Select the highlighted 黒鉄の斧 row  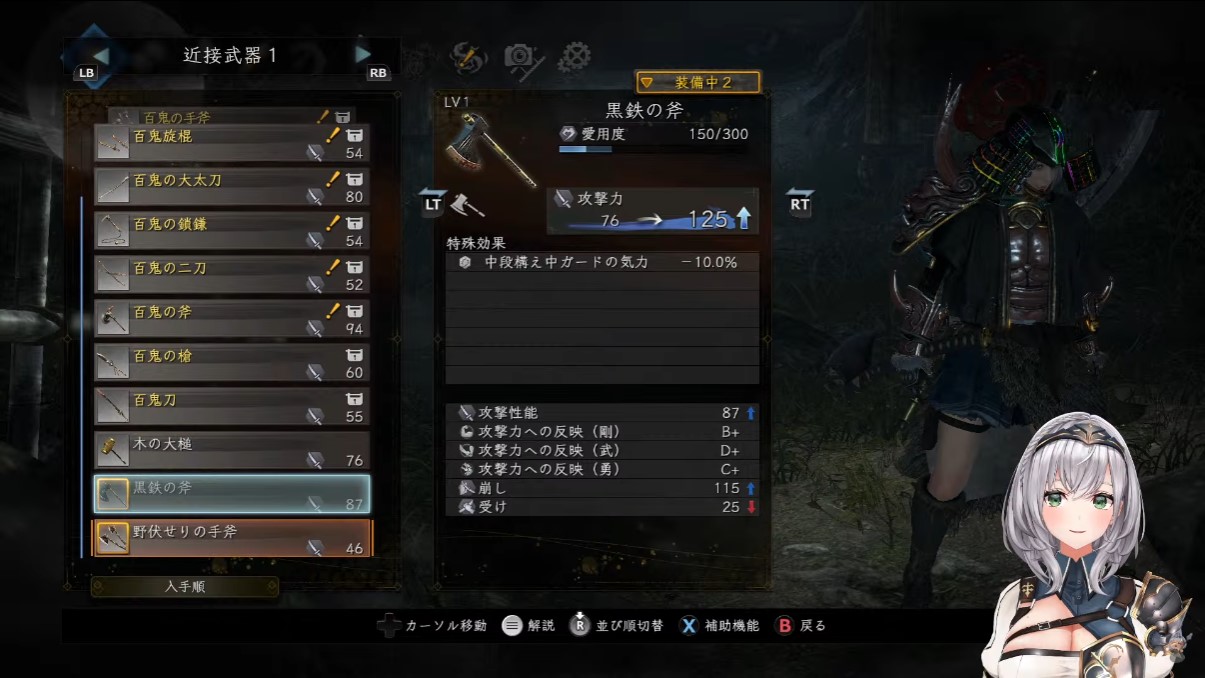pos(231,494)
